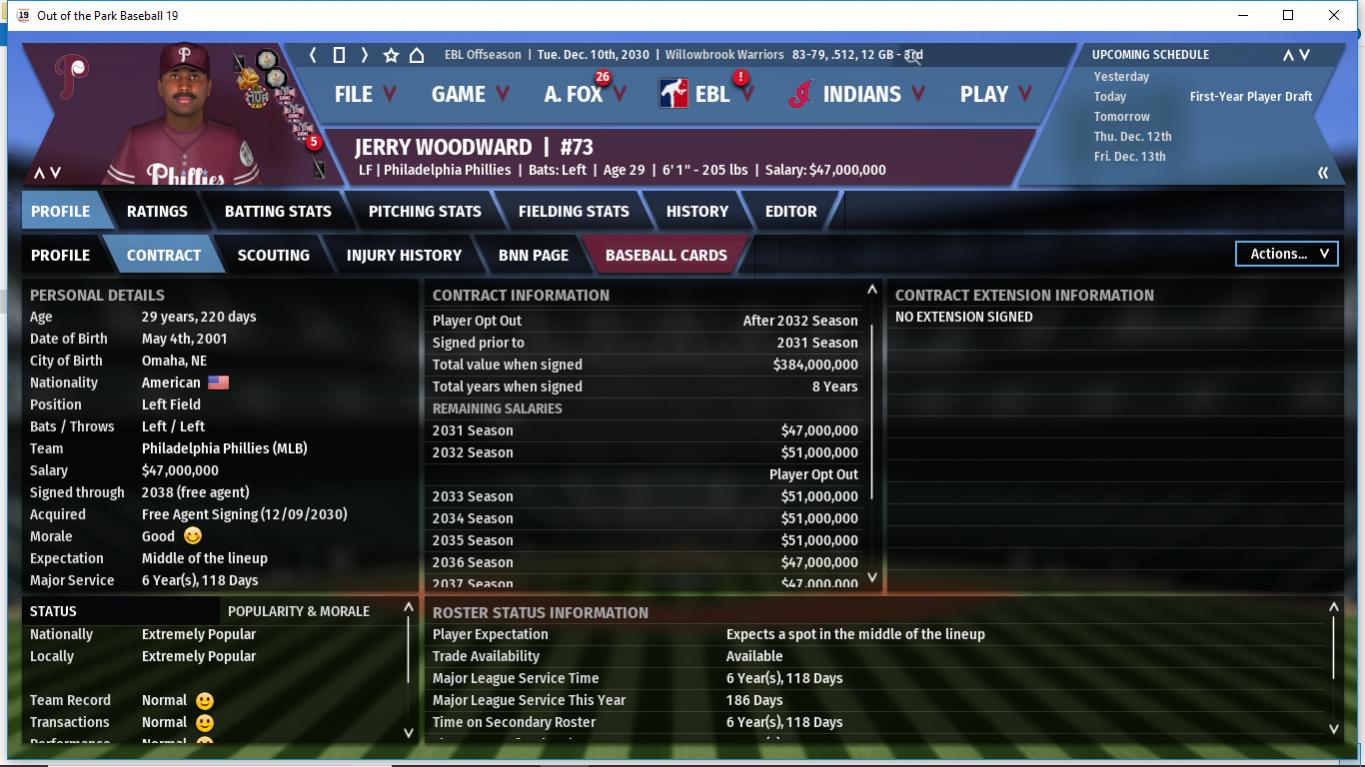Open the HISTORY tab
The width and height of the screenshot is (1365, 767).
697,211
